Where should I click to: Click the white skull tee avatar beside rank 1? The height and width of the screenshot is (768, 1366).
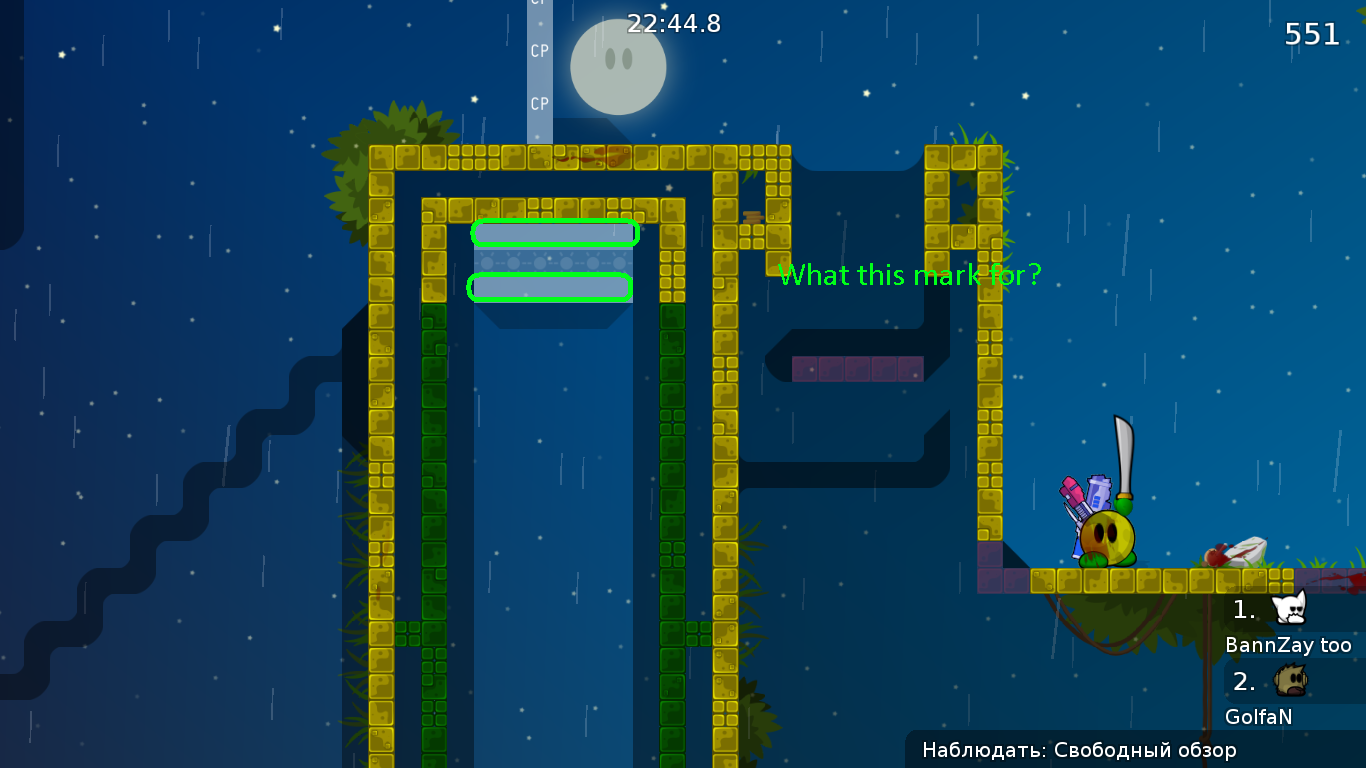[x=1291, y=610]
